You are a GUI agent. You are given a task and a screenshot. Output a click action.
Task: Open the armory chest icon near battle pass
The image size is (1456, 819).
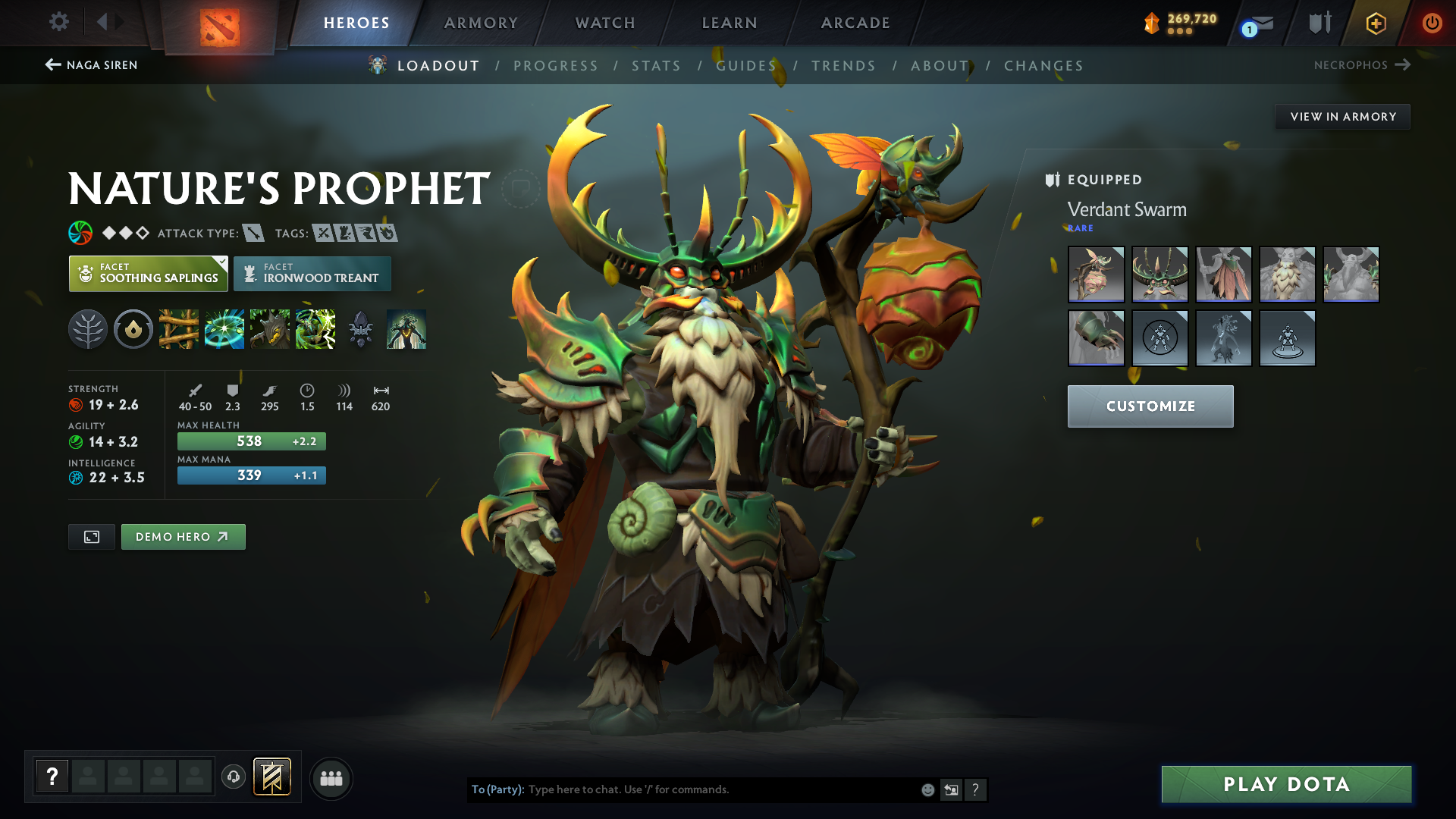(1319, 23)
